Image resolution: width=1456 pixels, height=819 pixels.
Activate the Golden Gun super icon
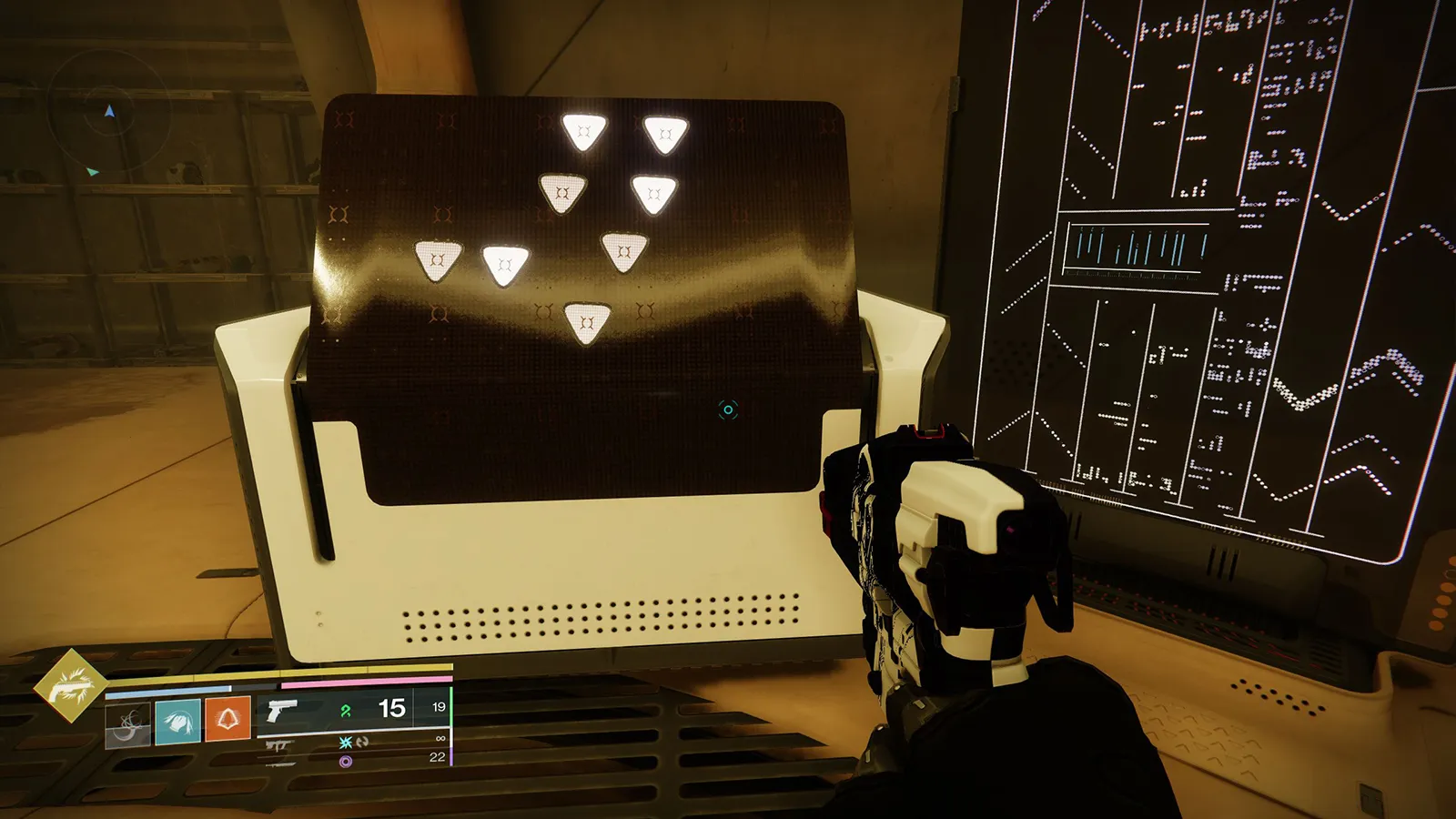tap(70, 685)
